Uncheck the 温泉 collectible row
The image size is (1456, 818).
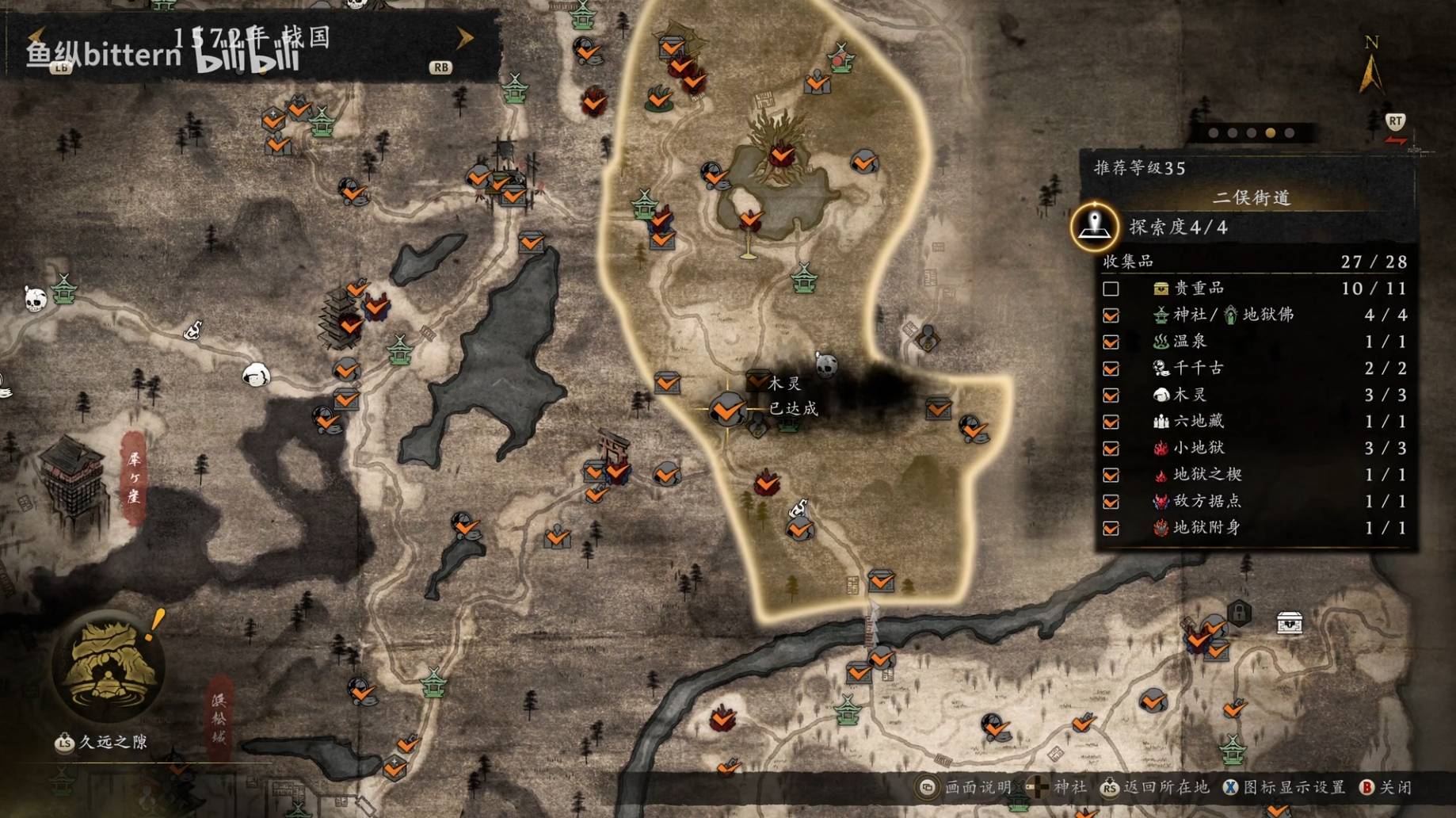tap(1111, 342)
